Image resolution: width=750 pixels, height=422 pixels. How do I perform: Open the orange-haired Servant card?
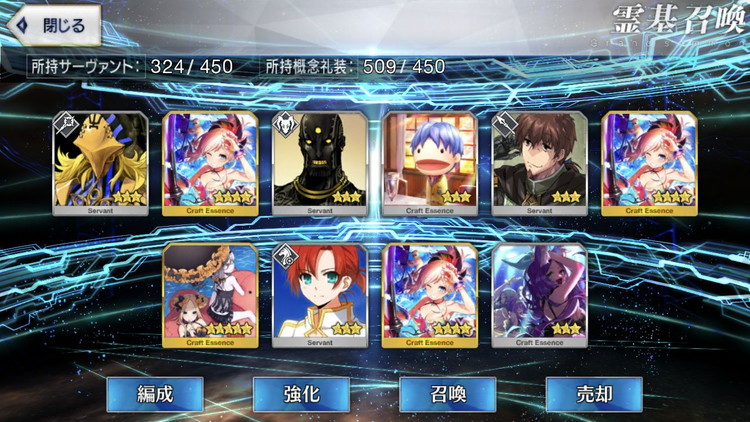pyautogui.click(x=320, y=293)
